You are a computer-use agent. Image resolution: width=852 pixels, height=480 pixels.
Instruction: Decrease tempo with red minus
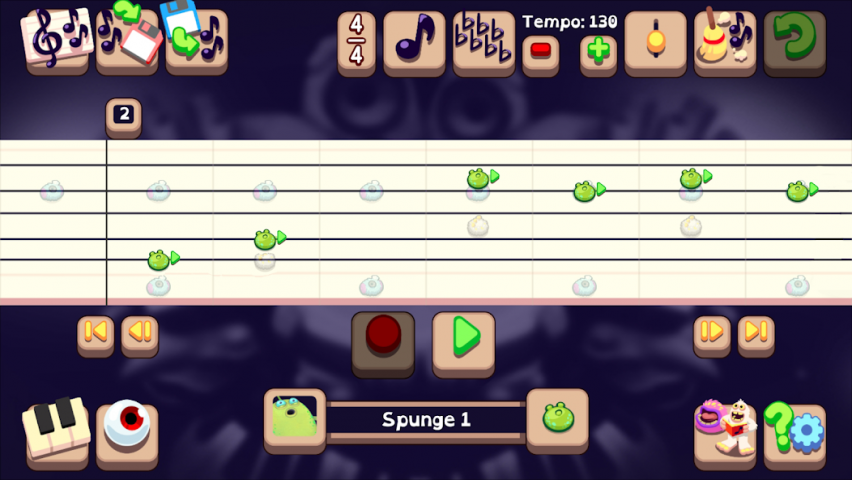click(540, 50)
